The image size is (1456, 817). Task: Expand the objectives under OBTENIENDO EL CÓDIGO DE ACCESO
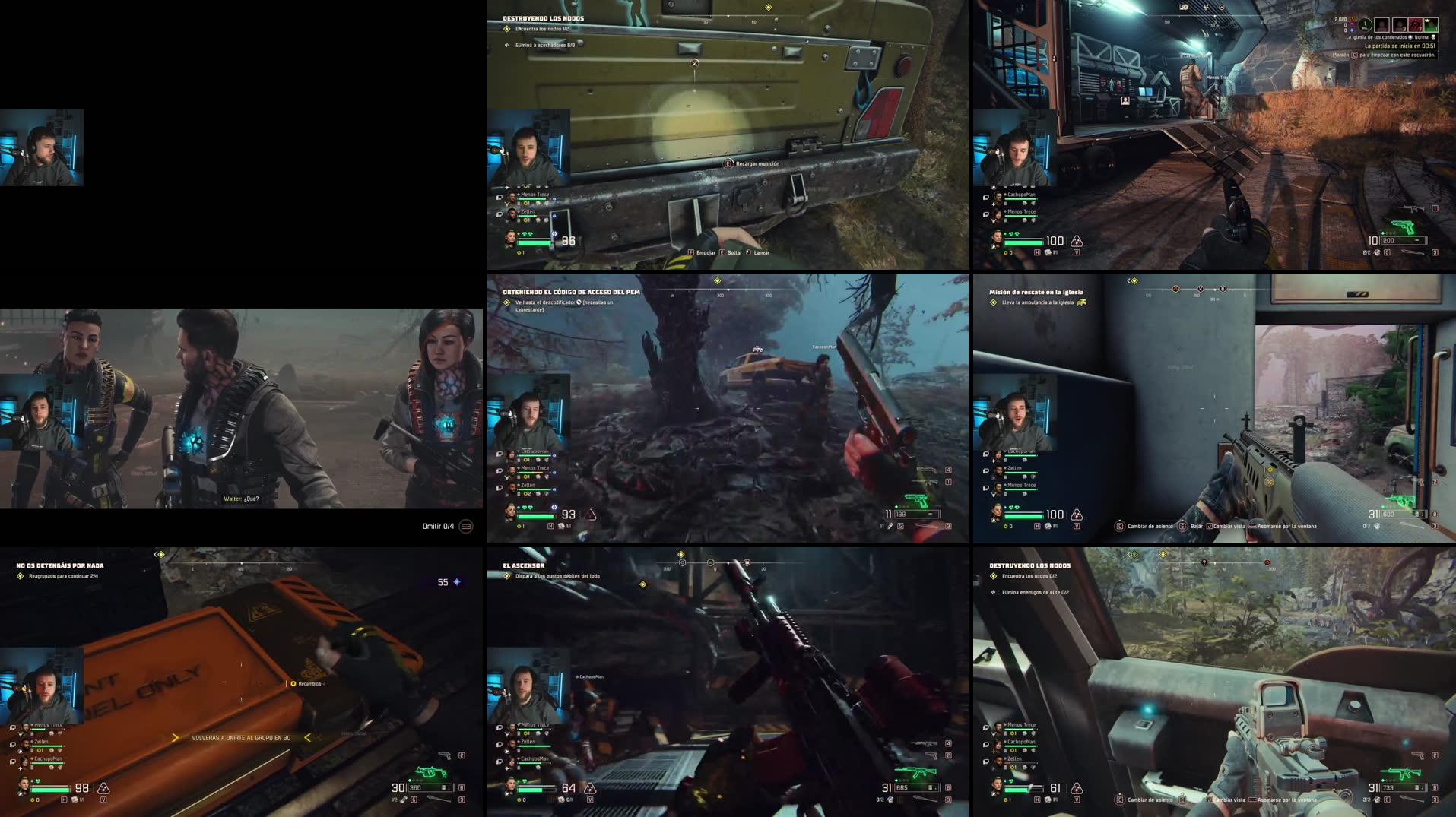click(507, 302)
